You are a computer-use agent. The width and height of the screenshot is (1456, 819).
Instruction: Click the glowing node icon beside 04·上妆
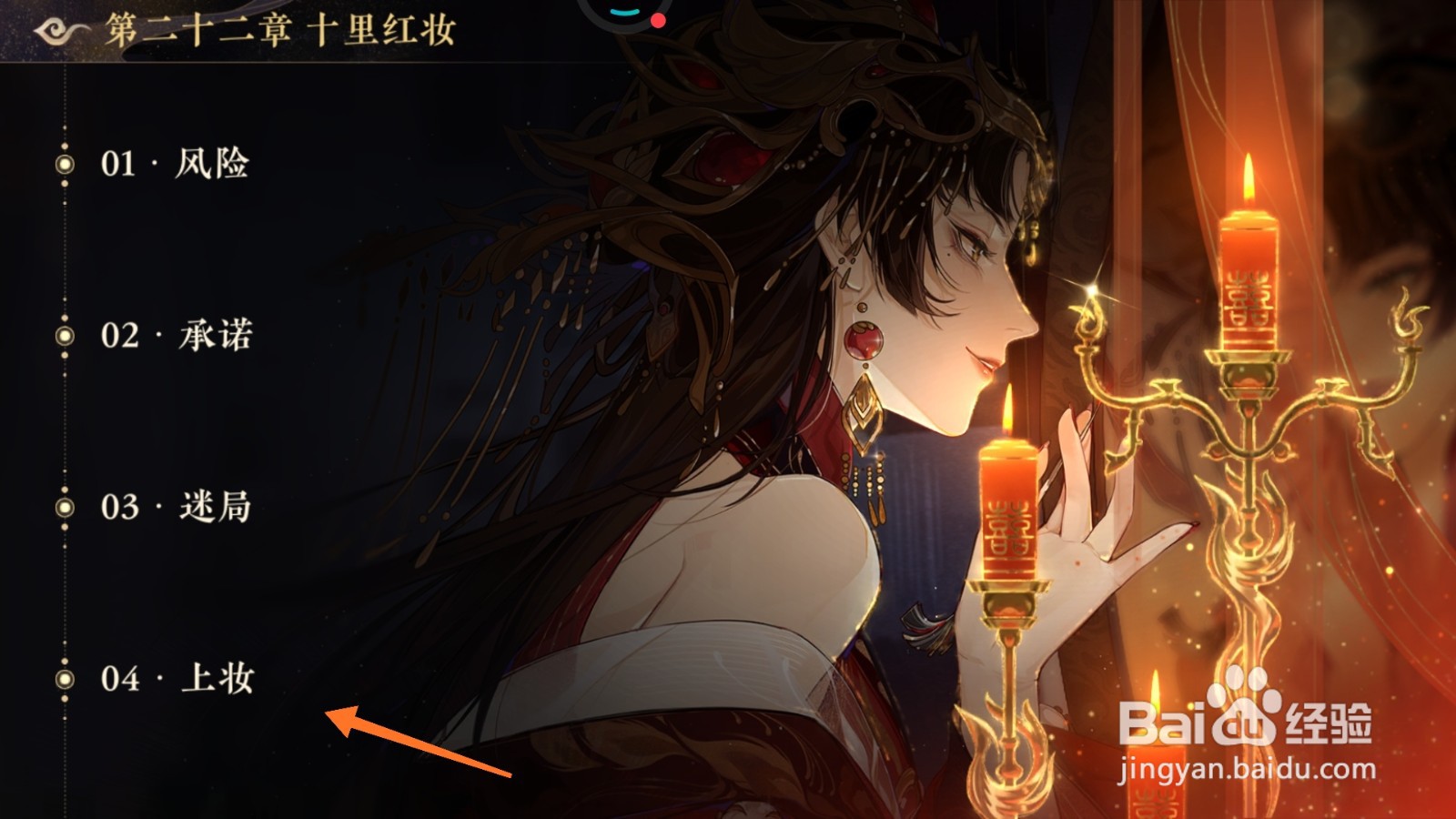pos(64,679)
